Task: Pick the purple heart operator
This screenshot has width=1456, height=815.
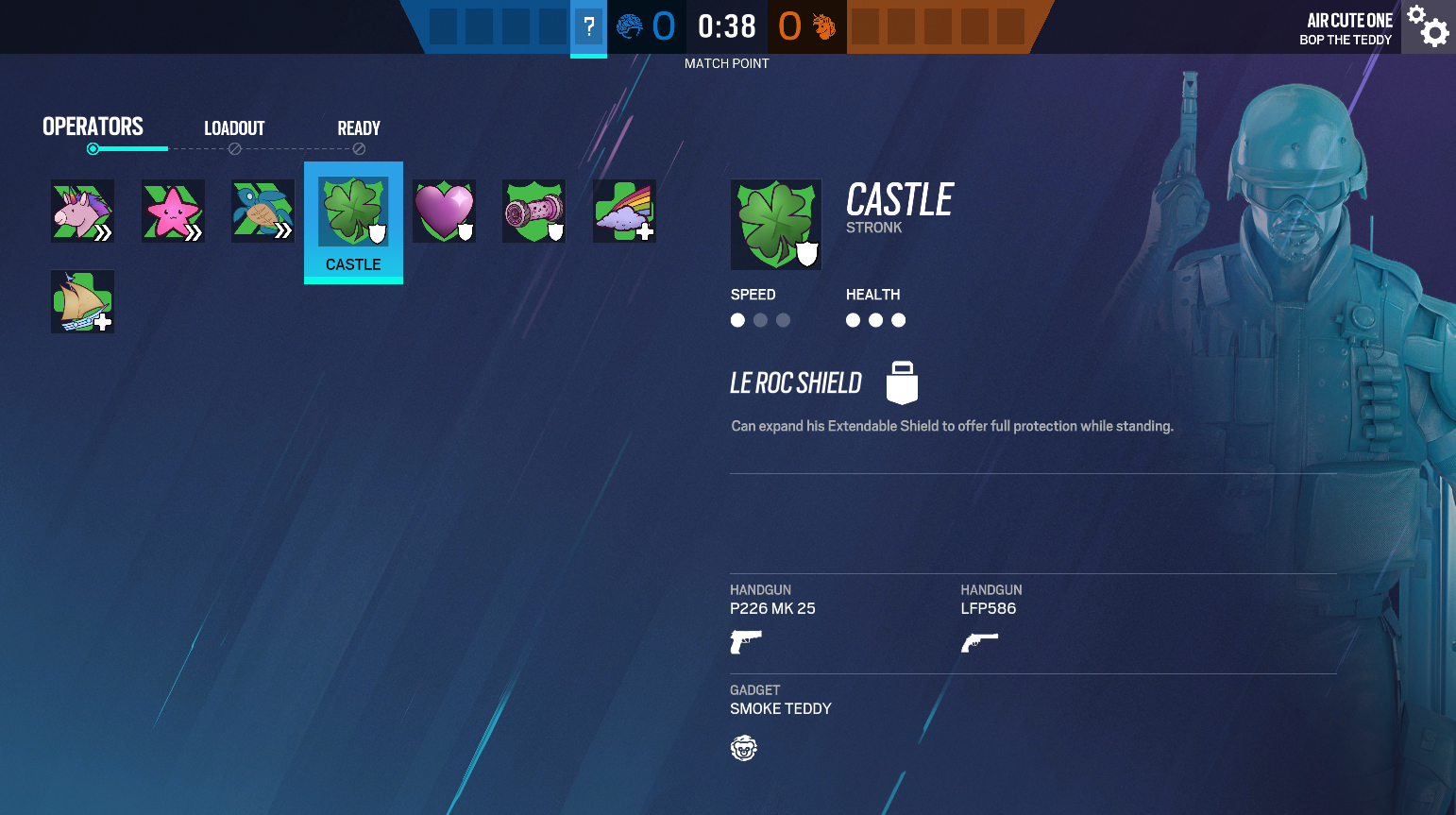Action: [444, 211]
